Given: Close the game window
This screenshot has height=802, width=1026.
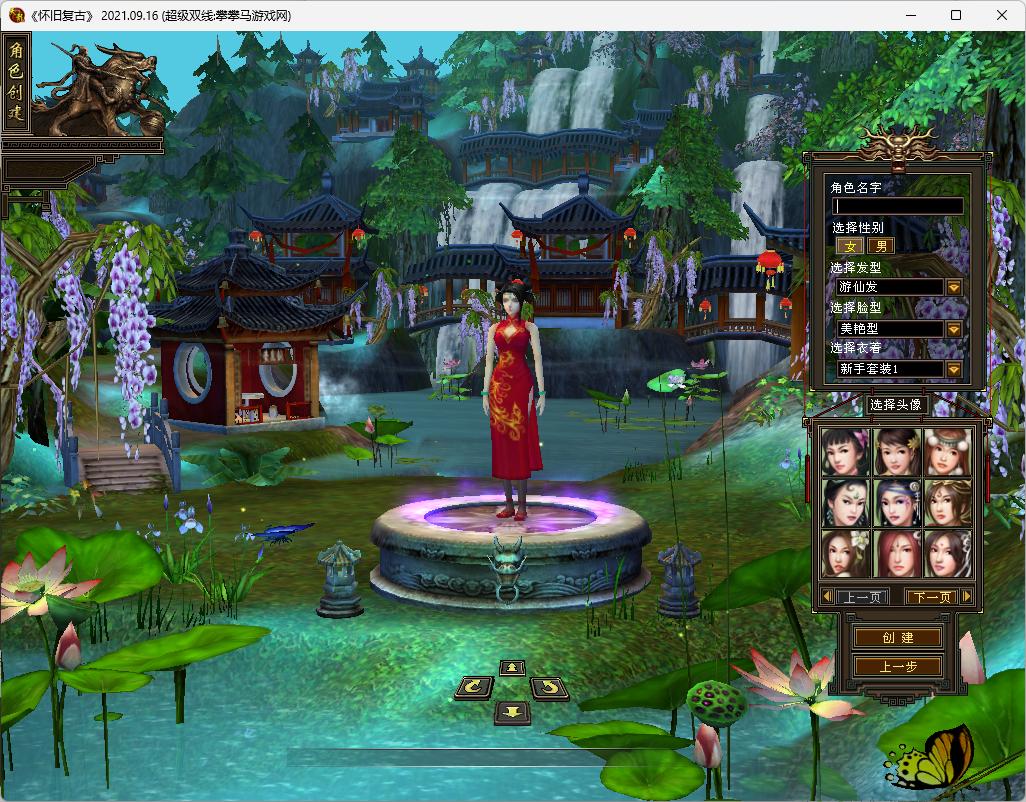Looking at the screenshot, I should point(1002,15).
